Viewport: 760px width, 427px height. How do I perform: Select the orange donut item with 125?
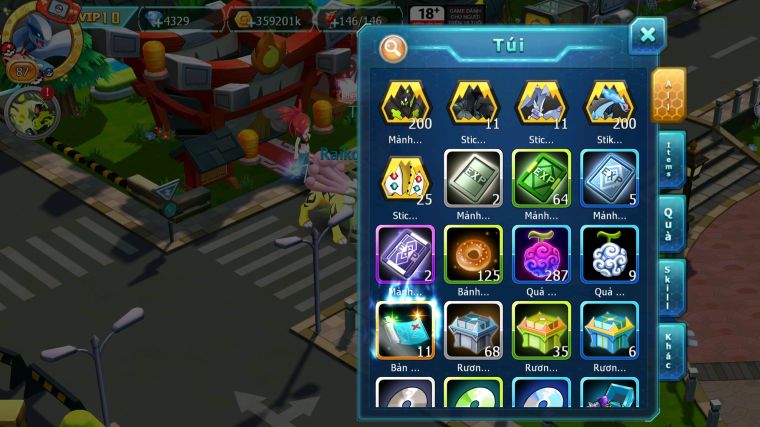473,255
